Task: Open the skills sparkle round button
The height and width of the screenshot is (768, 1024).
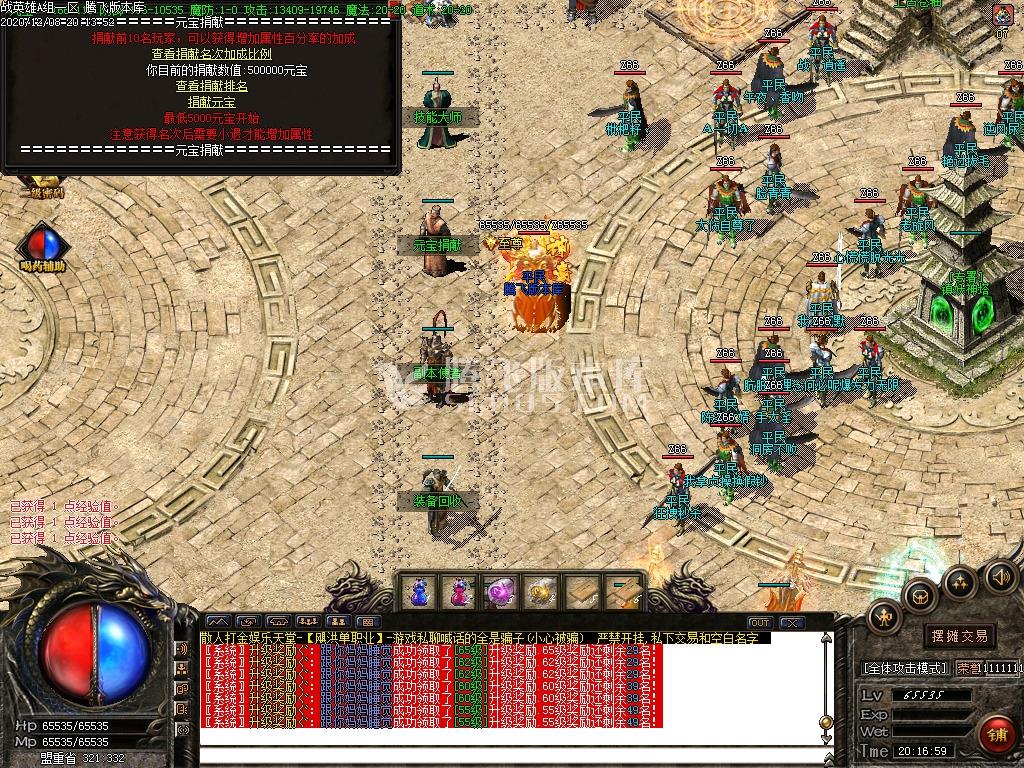Action: (x=960, y=581)
